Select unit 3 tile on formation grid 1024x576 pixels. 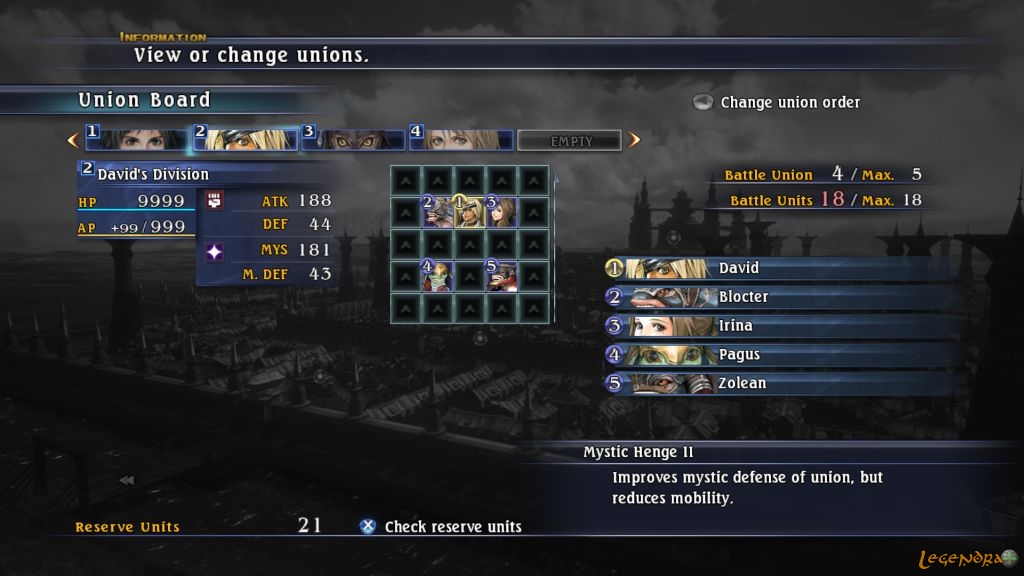click(500, 211)
